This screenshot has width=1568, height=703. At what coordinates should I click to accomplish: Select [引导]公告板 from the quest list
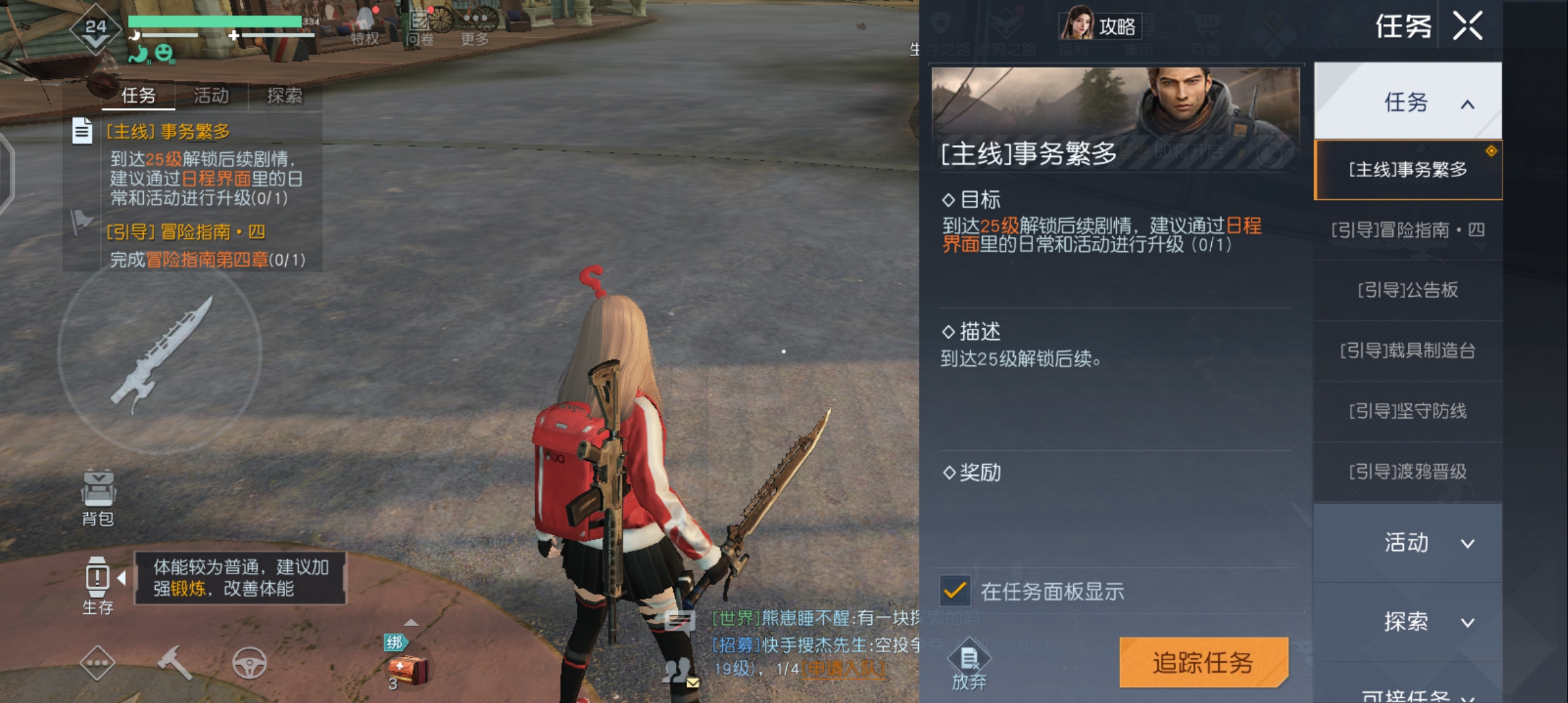[1407, 291]
